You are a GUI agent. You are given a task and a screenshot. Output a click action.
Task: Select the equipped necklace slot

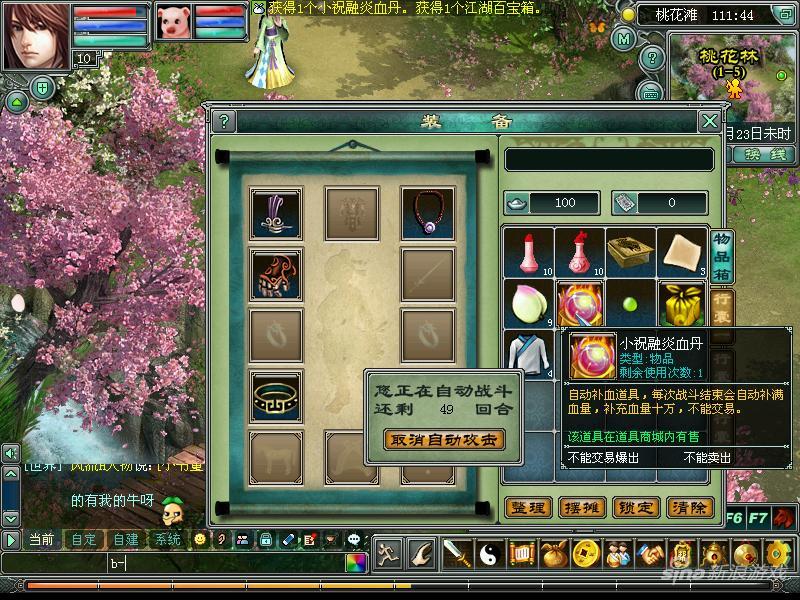point(427,211)
